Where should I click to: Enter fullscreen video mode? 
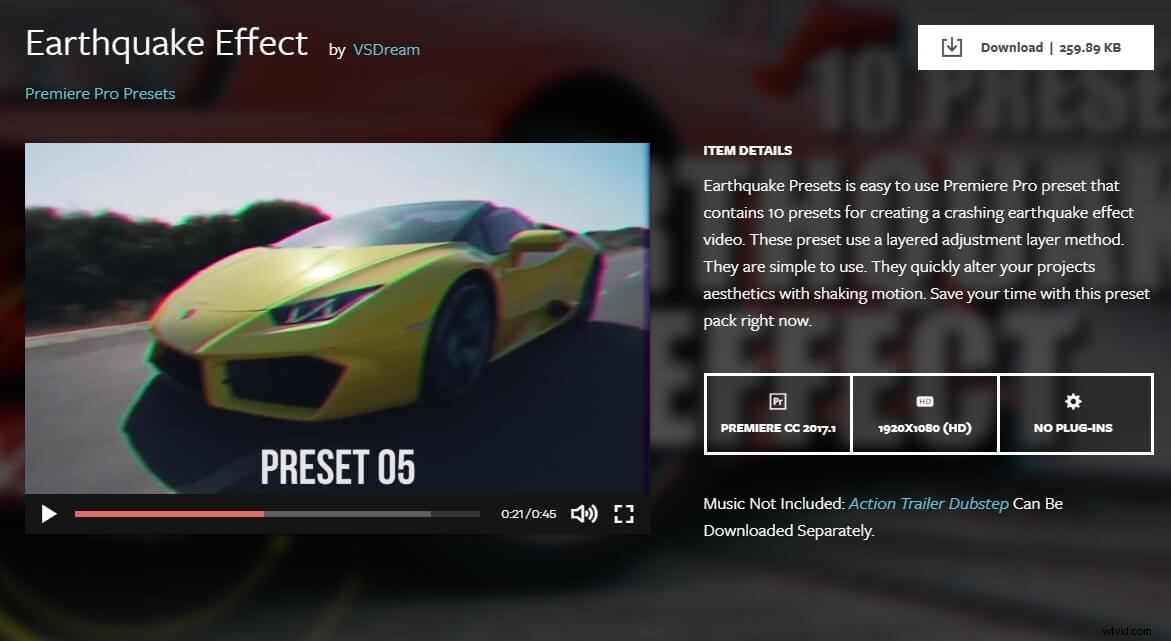pos(624,514)
